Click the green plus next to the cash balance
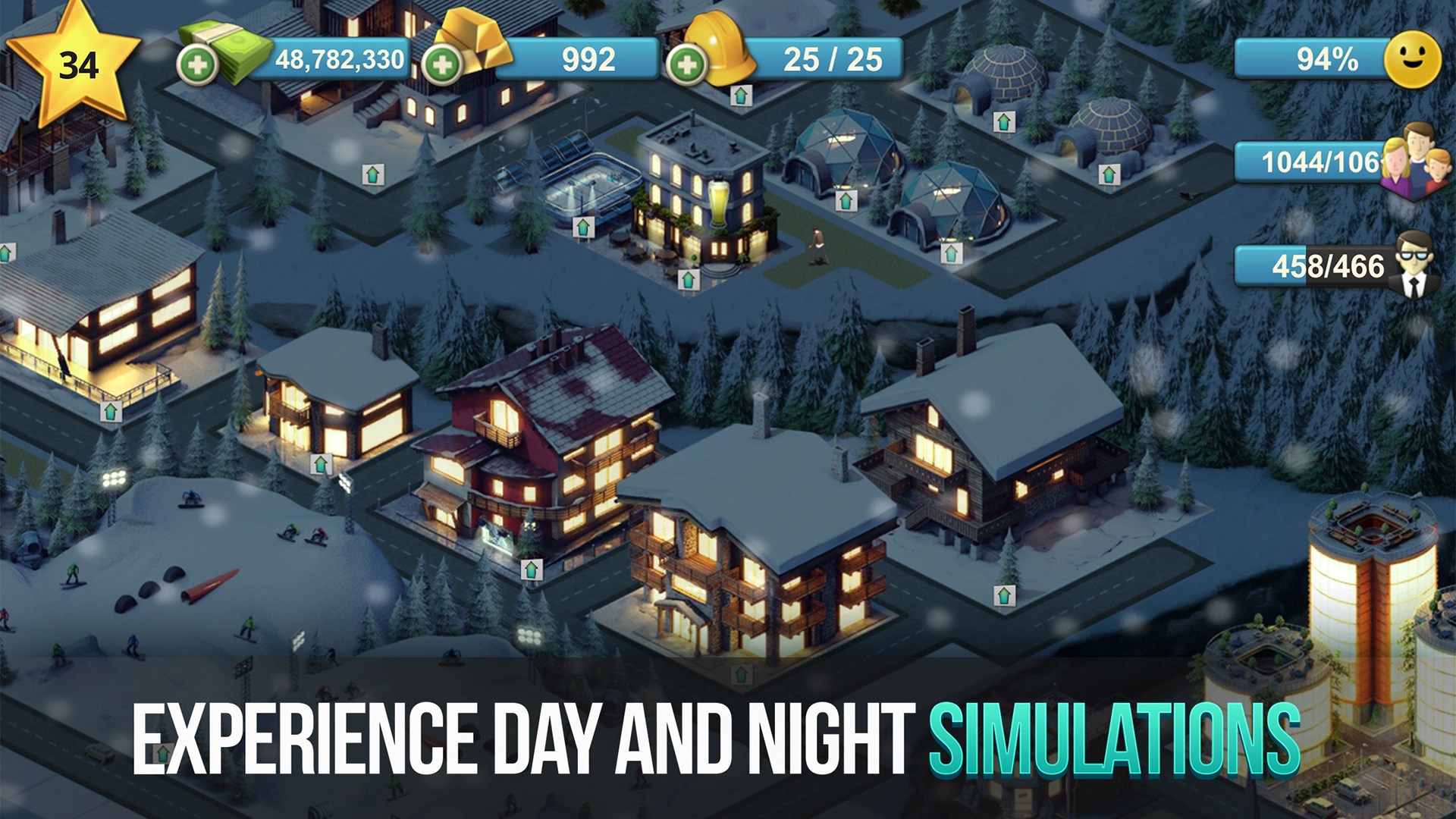 click(x=198, y=61)
